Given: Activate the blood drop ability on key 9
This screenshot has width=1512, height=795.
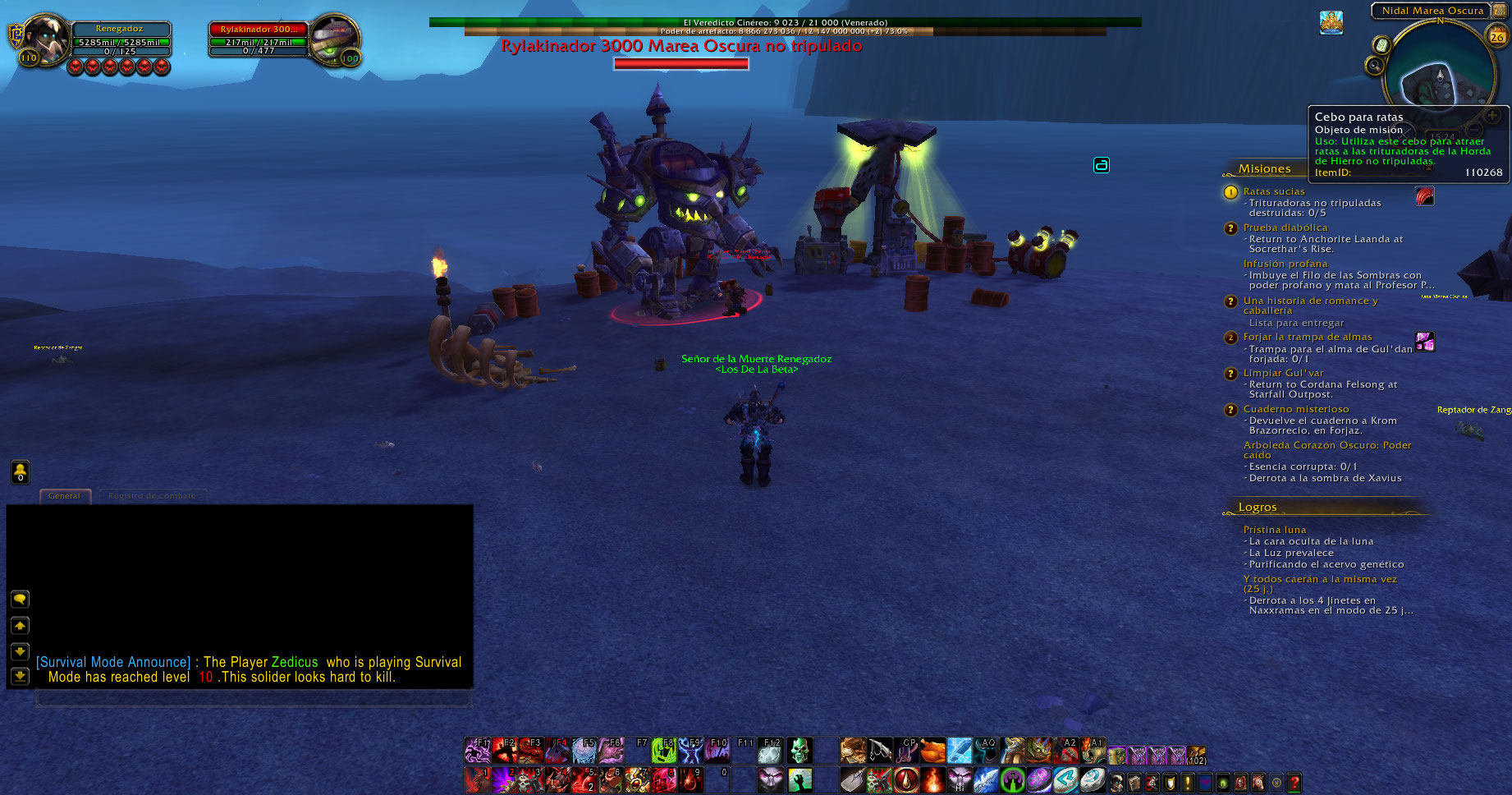Looking at the screenshot, I should tap(691, 779).
